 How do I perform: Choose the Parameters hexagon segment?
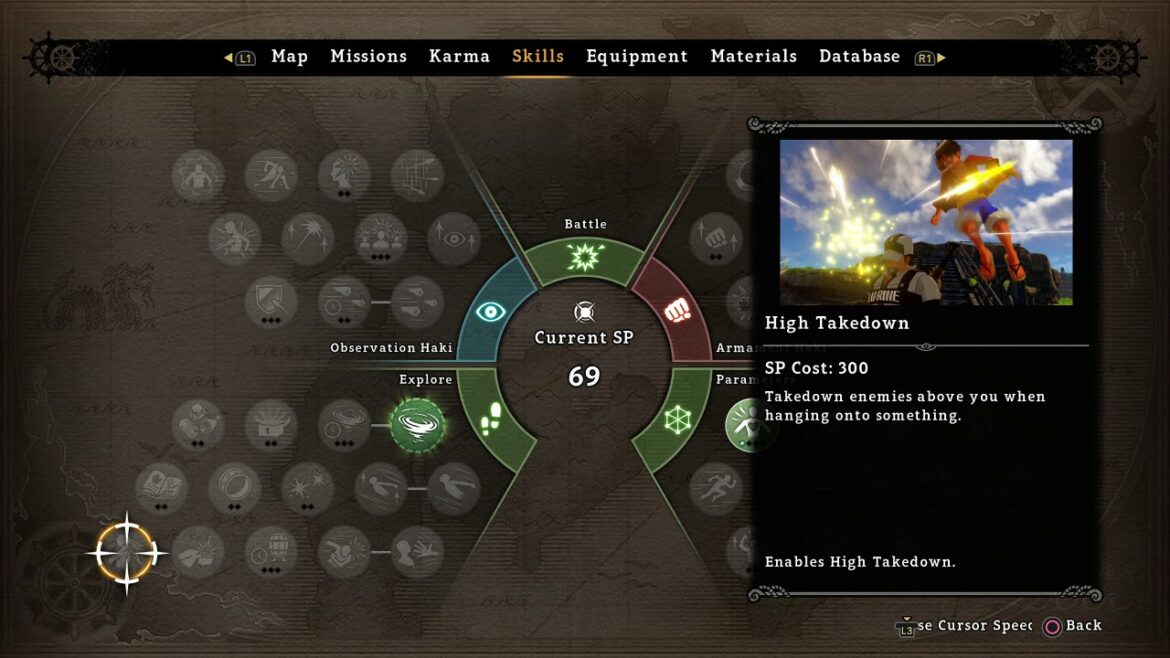[x=679, y=421]
